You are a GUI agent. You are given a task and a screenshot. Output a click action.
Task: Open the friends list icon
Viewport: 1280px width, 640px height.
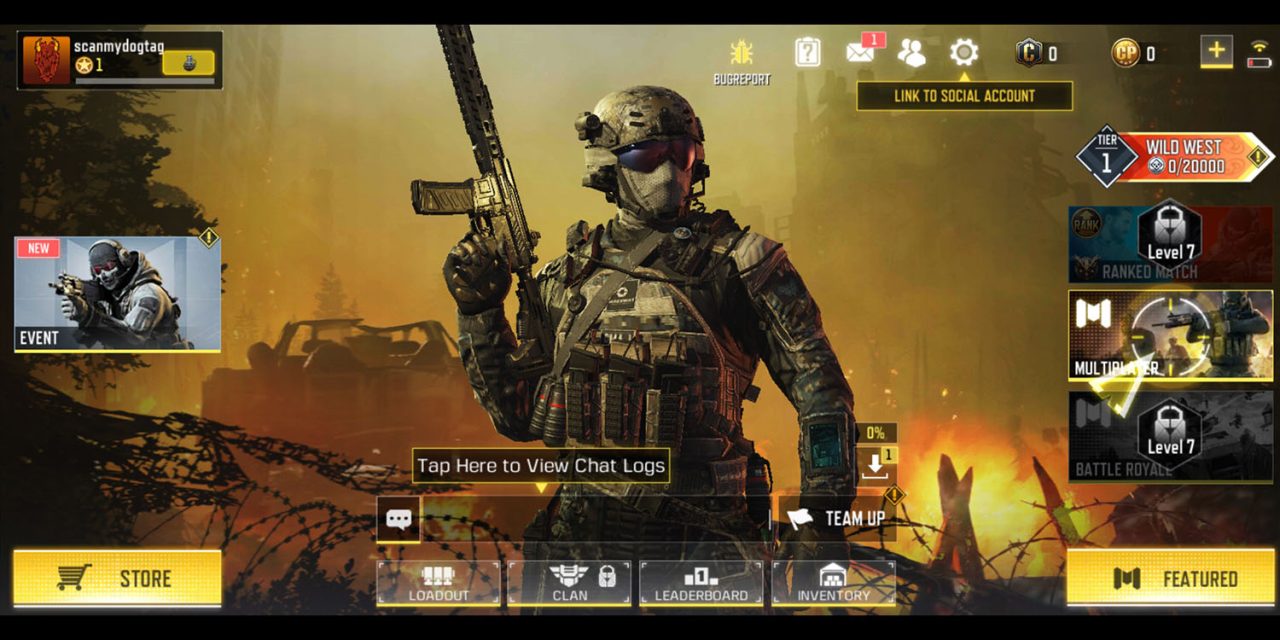(x=911, y=52)
